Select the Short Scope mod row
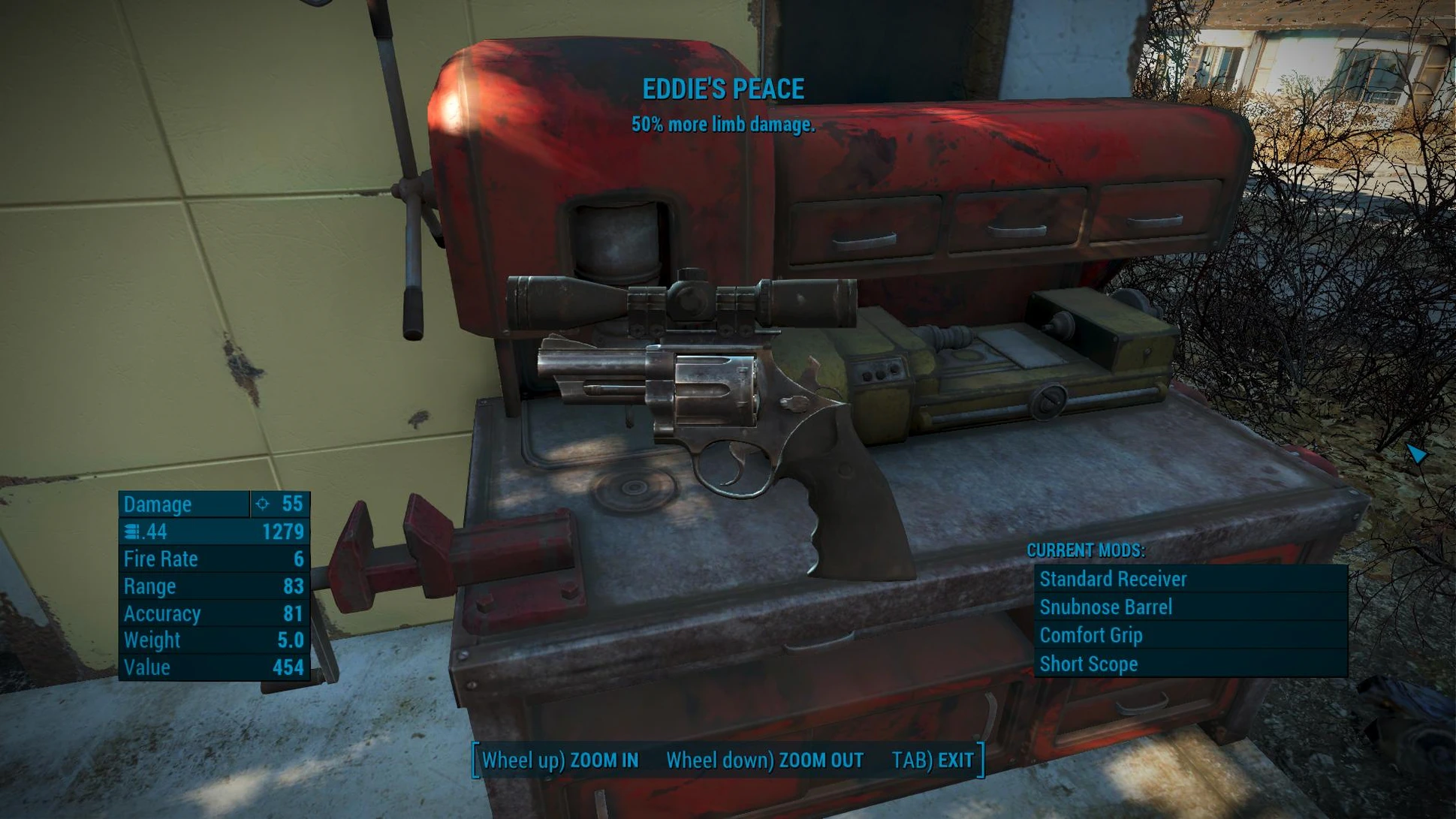The height and width of the screenshot is (819, 1456). pyautogui.click(x=1189, y=664)
